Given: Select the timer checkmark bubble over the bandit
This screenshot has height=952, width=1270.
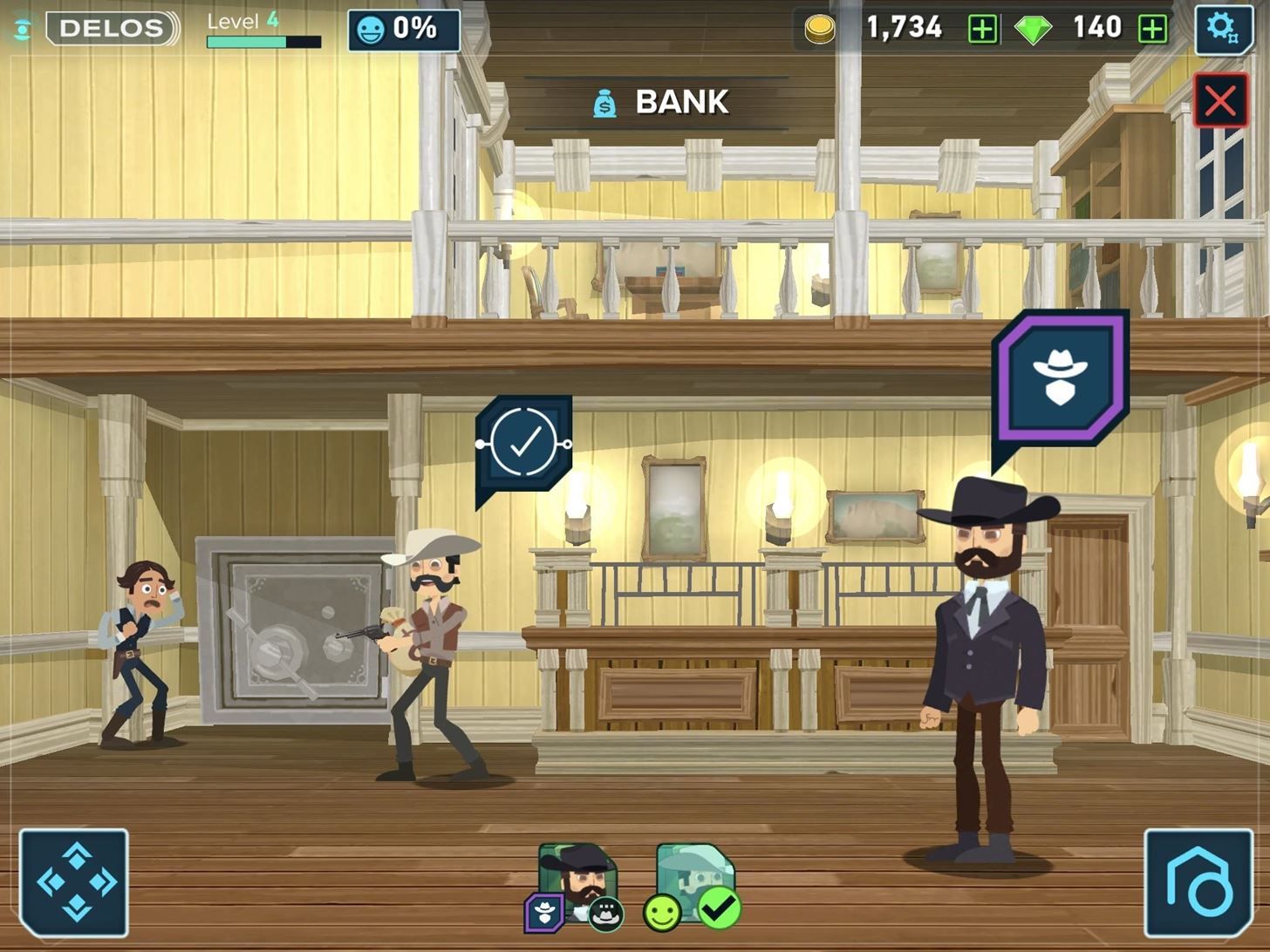Looking at the screenshot, I should pyautogui.click(x=523, y=445).
